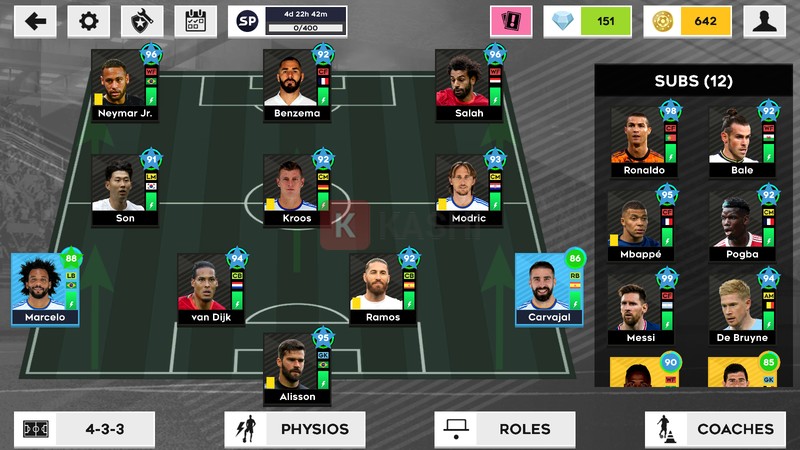Viewport: 800px width, 450px height.
Task: Select Neymar Jr. player card
Action: tap(125, 86)
